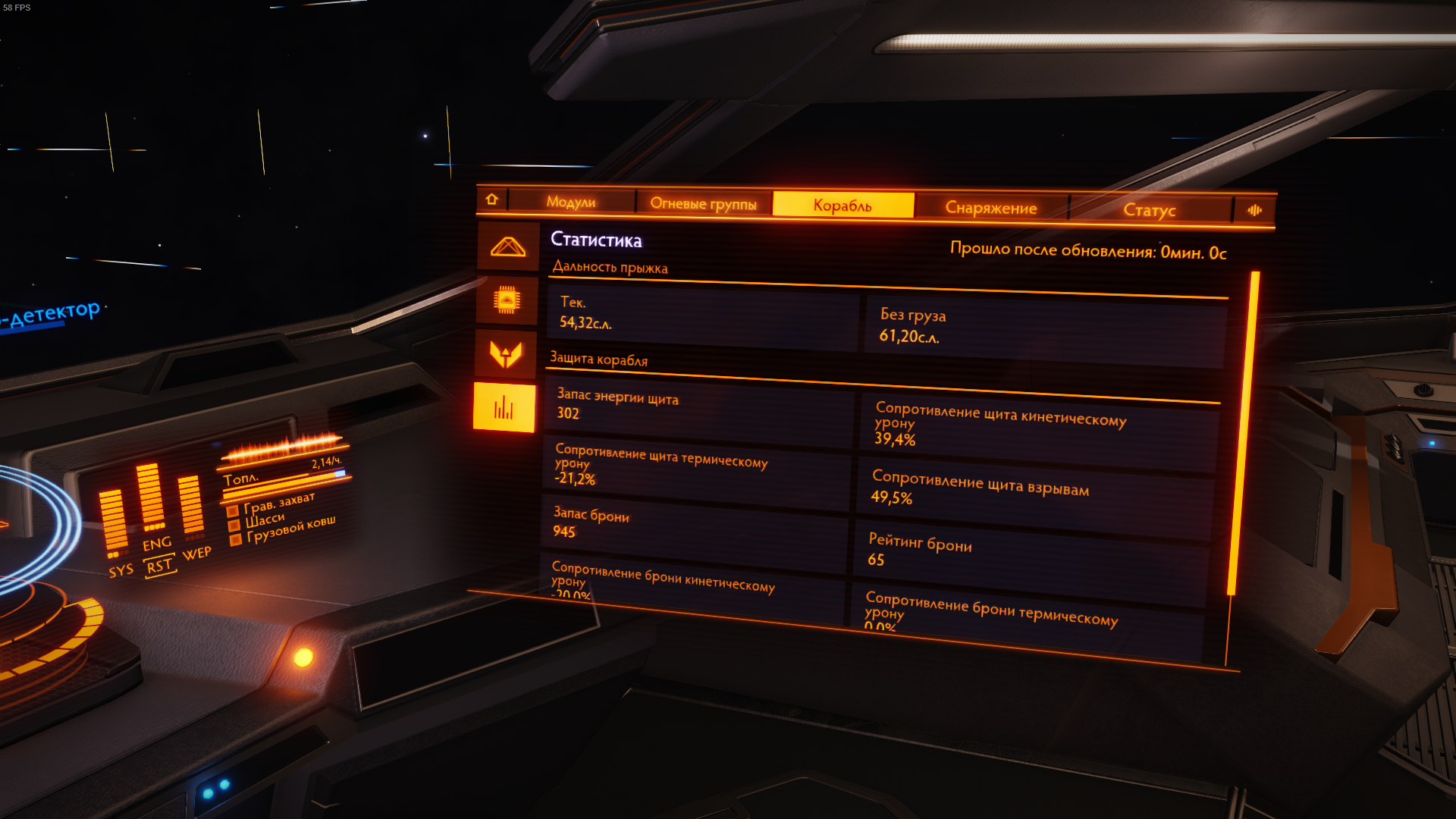Switch to the Модули tab
The width and height of the screenshot is (1456, 819).
[571, 202]
